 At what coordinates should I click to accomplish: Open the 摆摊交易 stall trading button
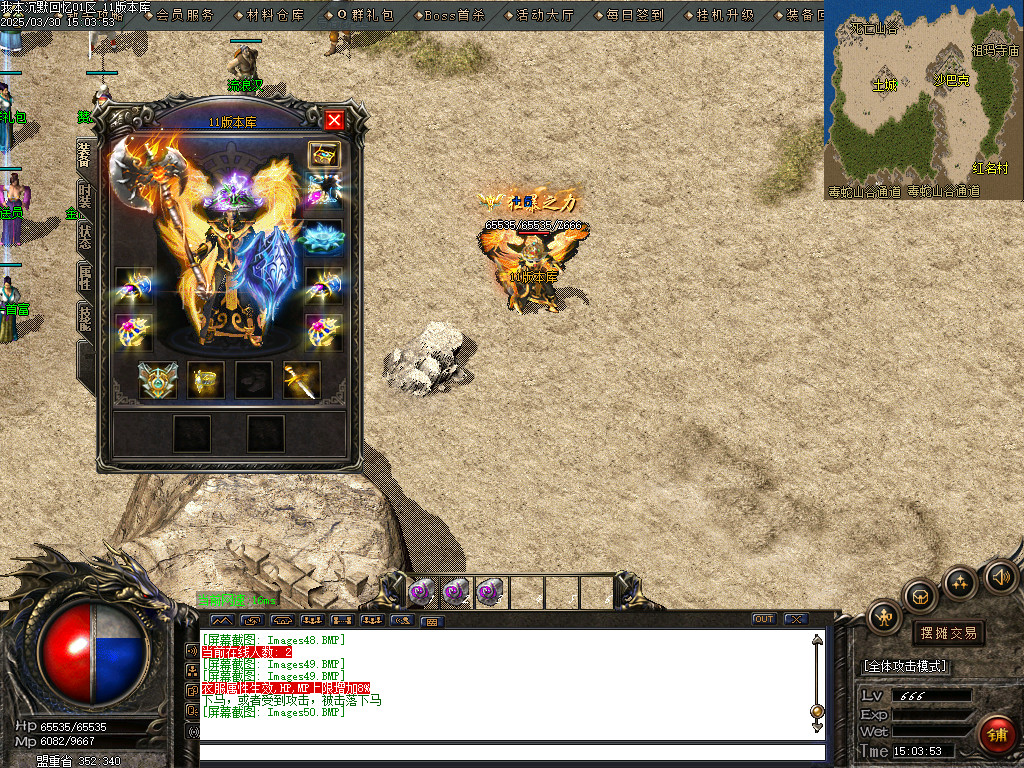click(947, 633)
